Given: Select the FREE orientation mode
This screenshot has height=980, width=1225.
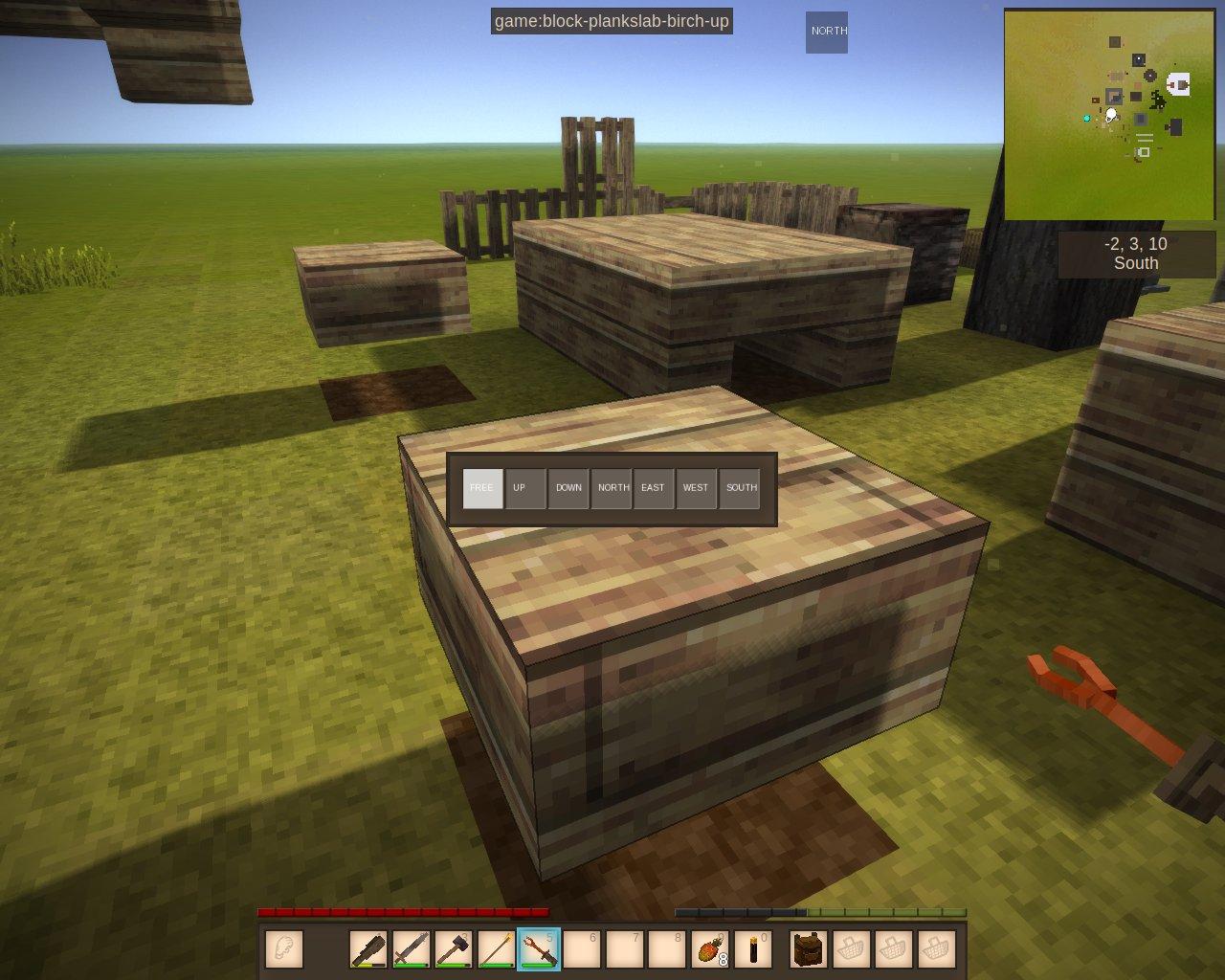Looking at the screenshot, I should click(482, 488).
